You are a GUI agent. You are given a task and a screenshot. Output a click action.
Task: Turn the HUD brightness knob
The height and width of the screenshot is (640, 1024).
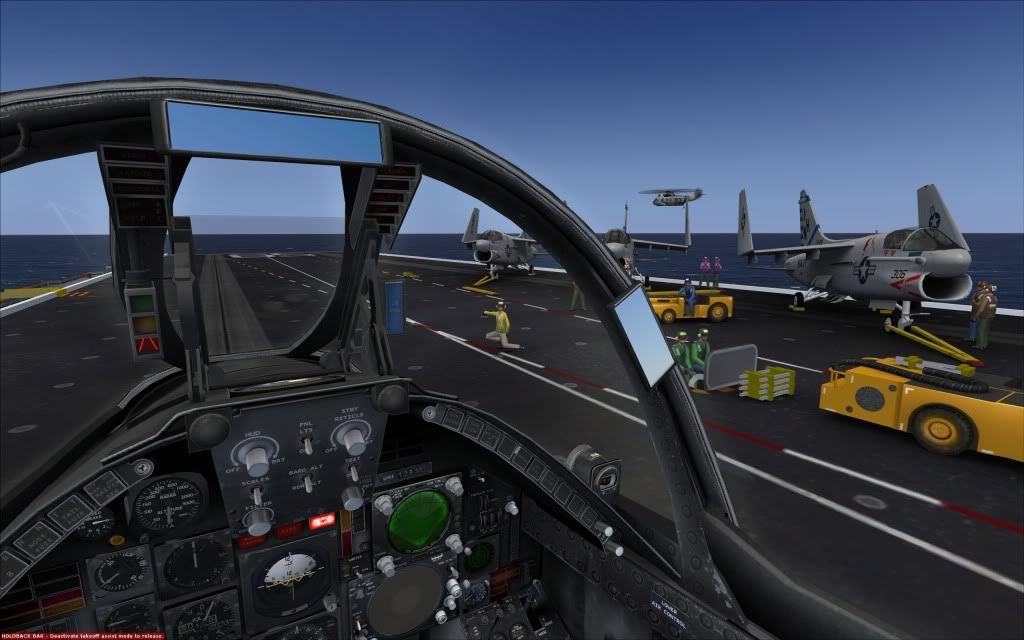pos(256,458)
